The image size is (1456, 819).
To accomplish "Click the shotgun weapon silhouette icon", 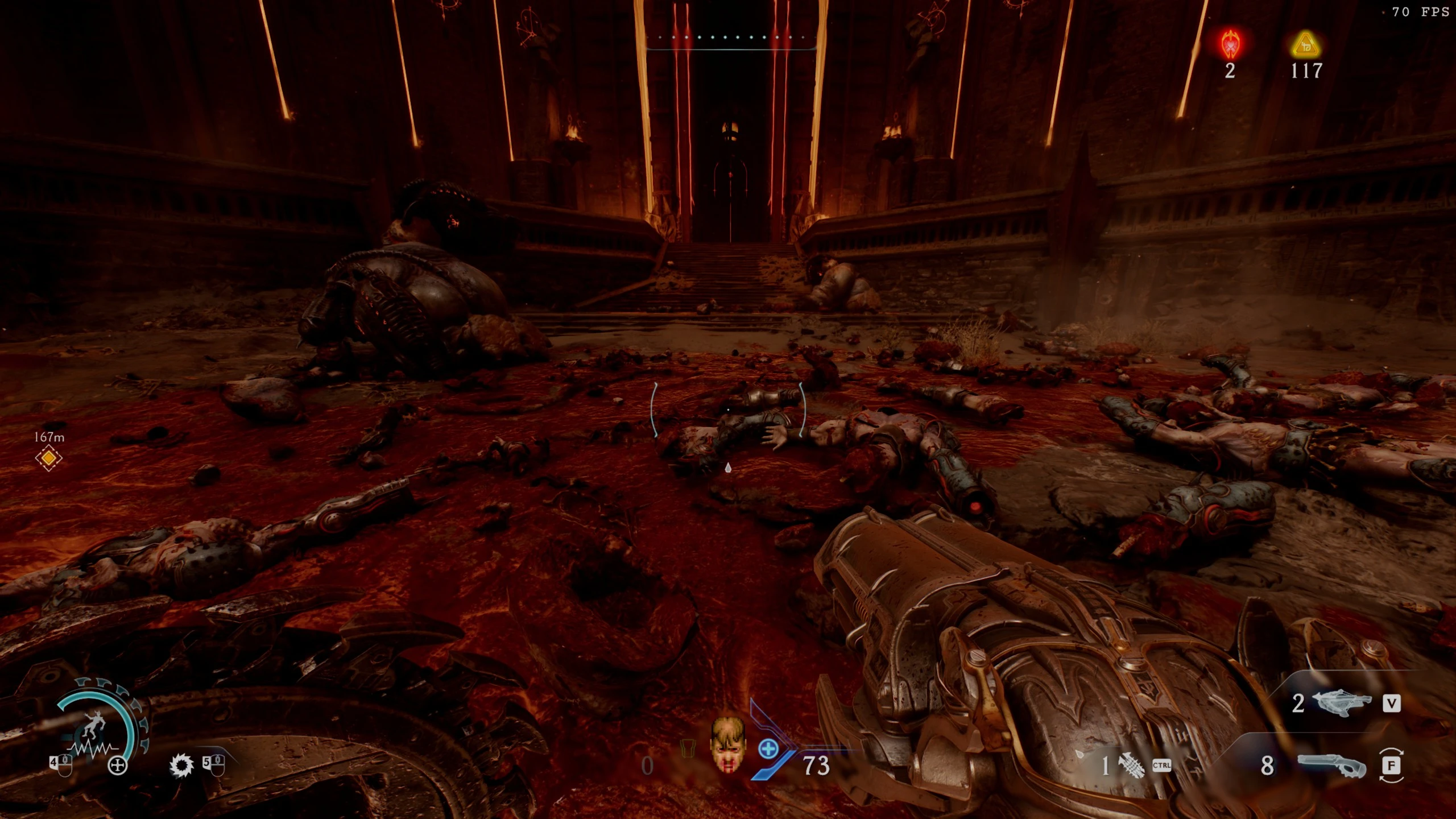I will click(x=1331, y=765).
